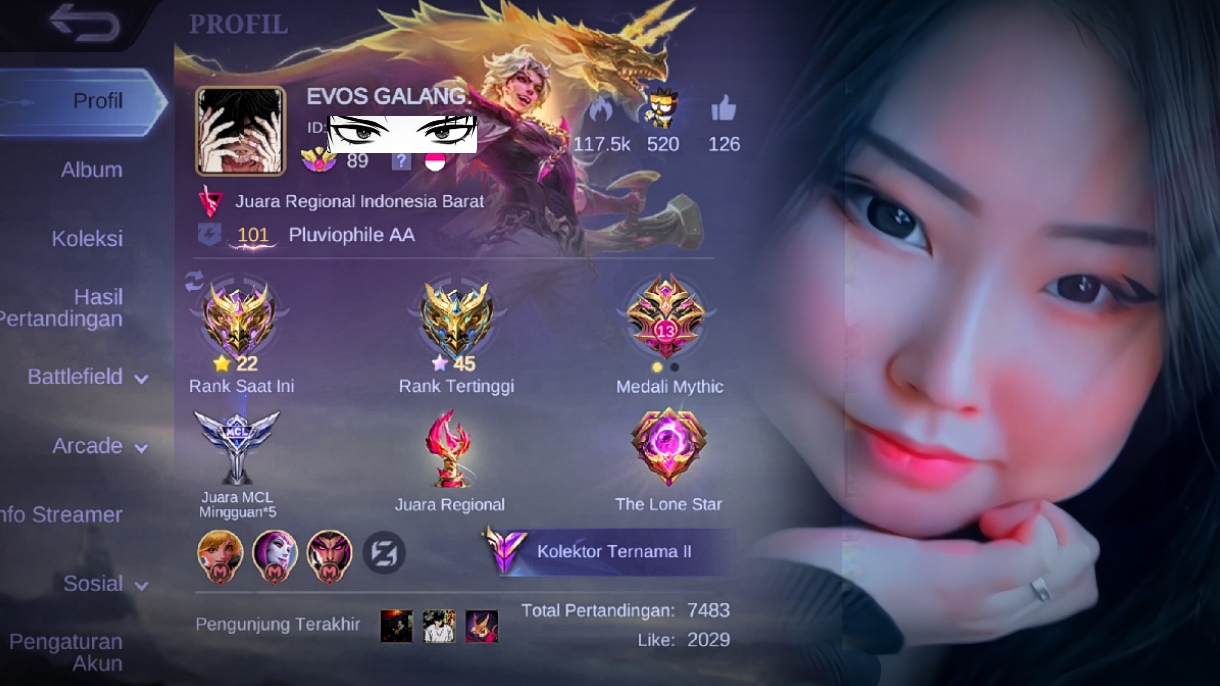The height and width of the screenshot is (686, 1220).
Task: Click the player avatar portrait
Action: point(240,131)
